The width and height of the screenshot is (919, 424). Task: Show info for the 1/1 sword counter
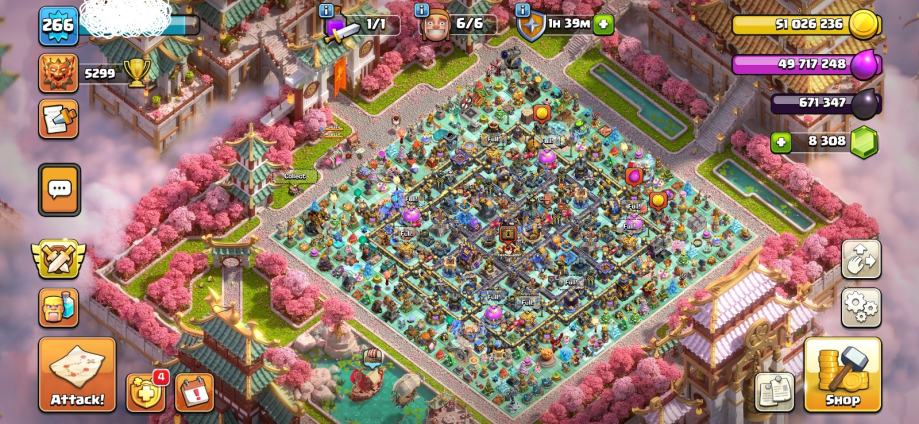point(326,11)
